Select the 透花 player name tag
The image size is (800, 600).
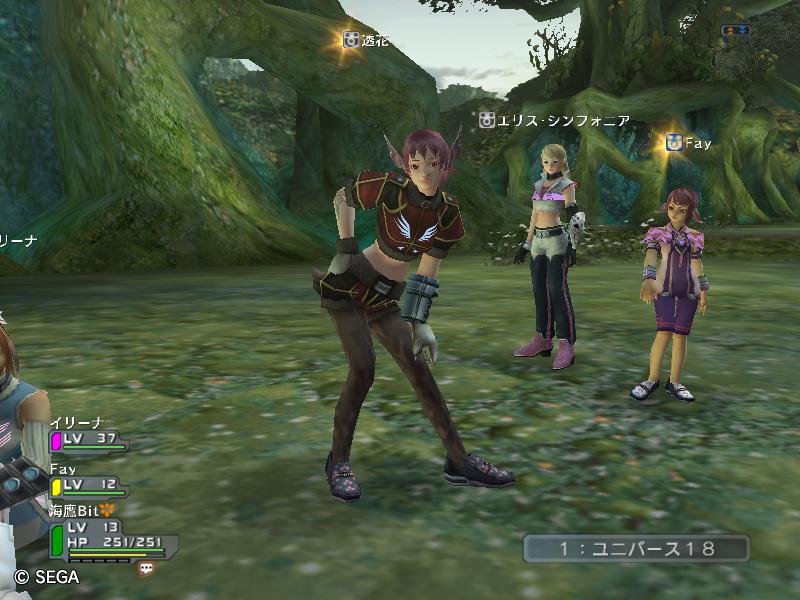(x=365, y=41)
